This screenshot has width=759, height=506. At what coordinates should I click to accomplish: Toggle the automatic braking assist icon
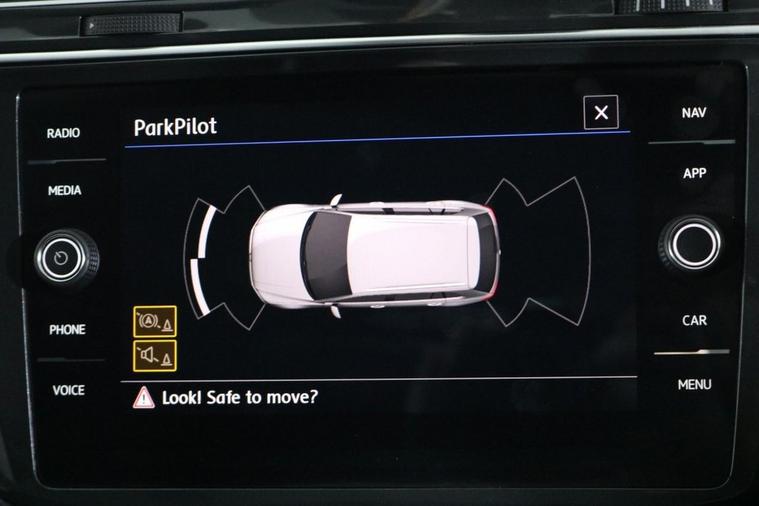(155, 322)
